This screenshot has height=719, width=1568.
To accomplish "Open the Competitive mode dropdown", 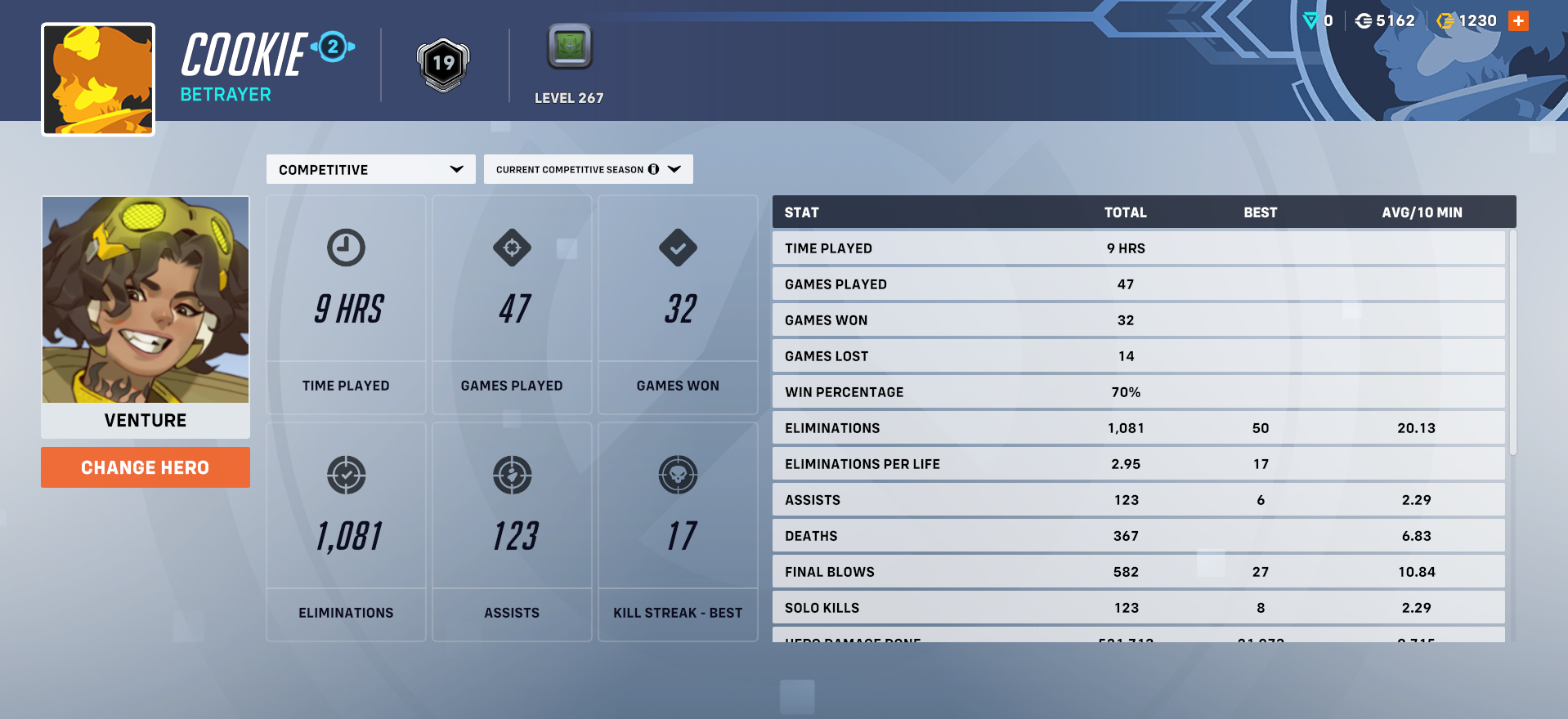I will click(x=370, y=169).
